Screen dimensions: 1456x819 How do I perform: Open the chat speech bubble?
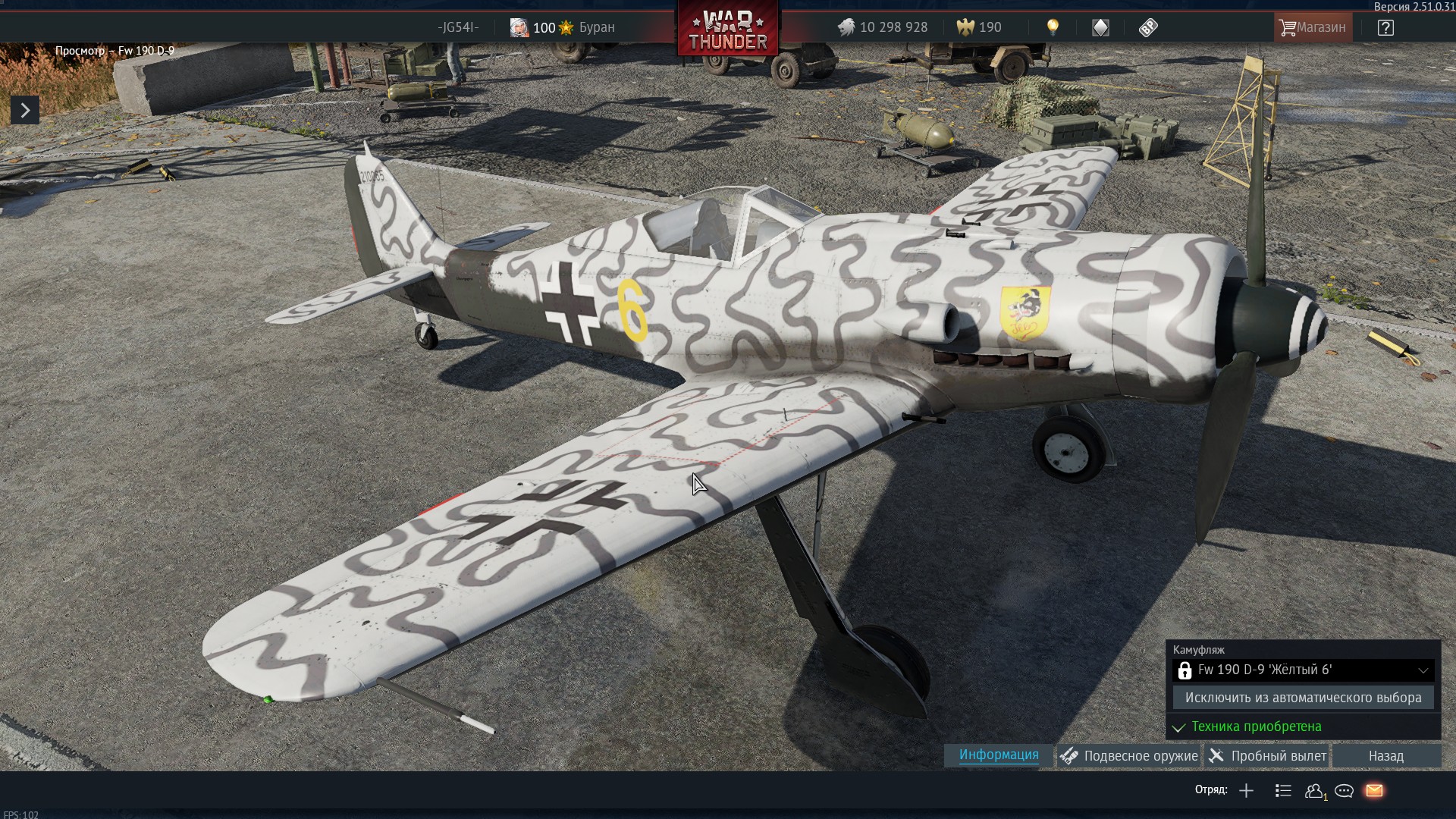[1344, 791]
